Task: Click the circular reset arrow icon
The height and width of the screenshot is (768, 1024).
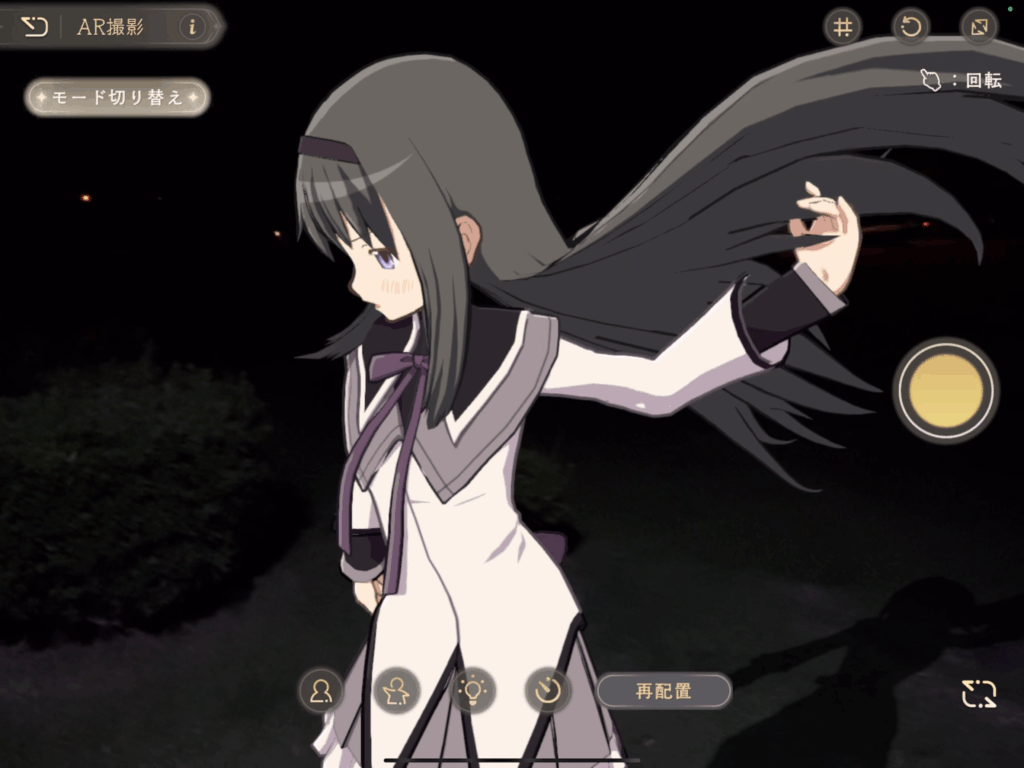Action: pos(911,27)
